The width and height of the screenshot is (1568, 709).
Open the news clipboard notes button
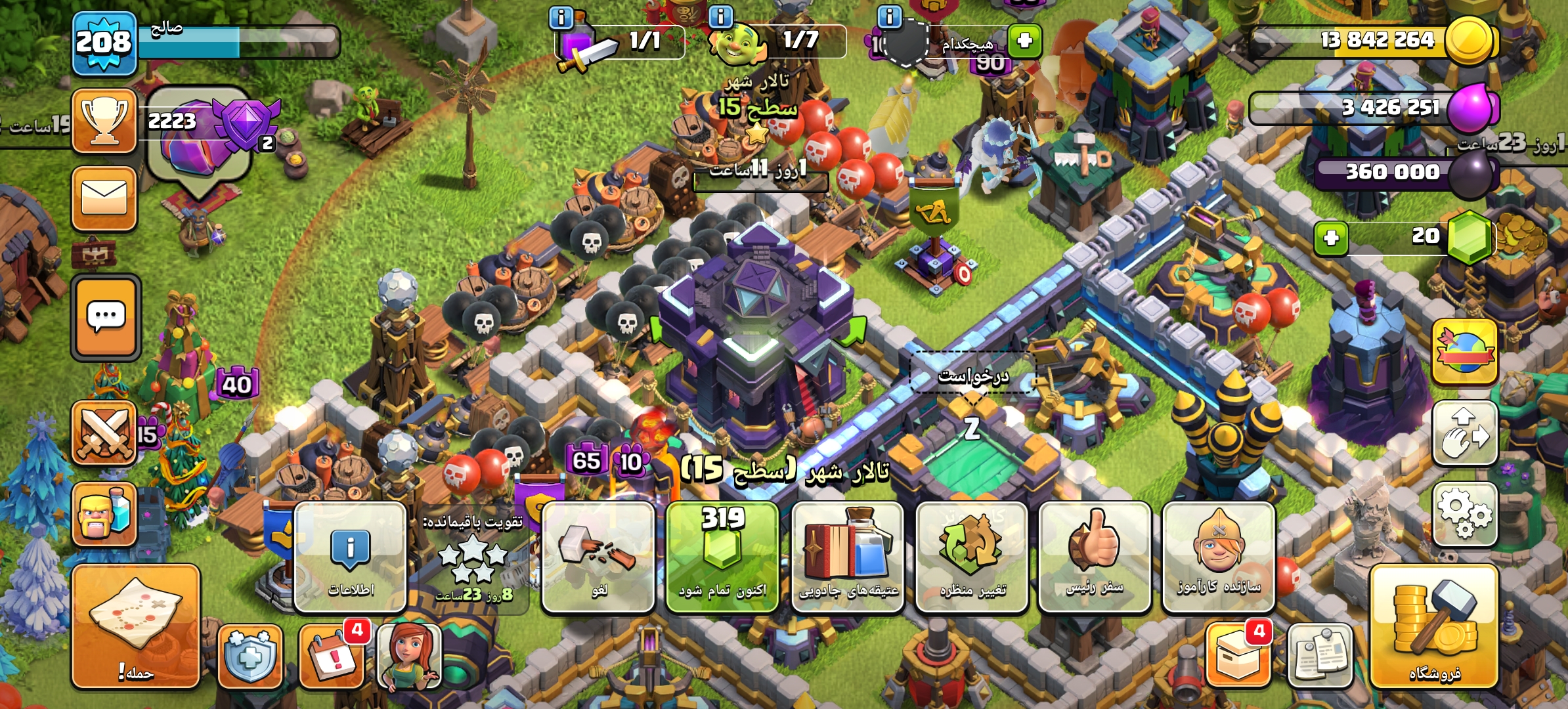pyautogui.click(x=1320, y=655)
